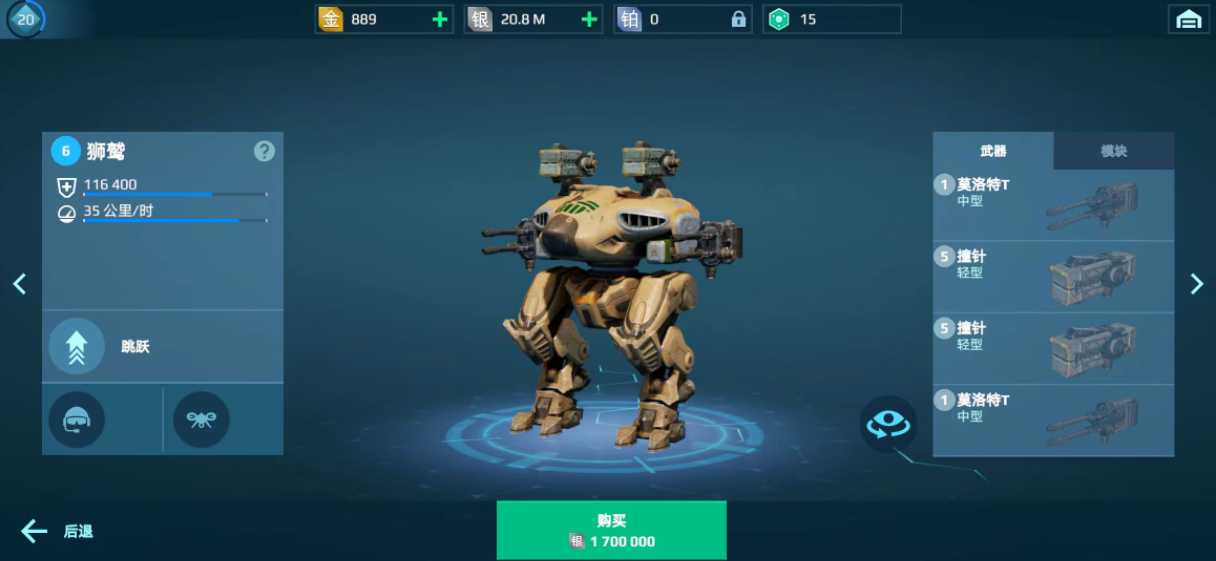
Task: Go back with the 后退 arrow
Action: tap(58, 531)
